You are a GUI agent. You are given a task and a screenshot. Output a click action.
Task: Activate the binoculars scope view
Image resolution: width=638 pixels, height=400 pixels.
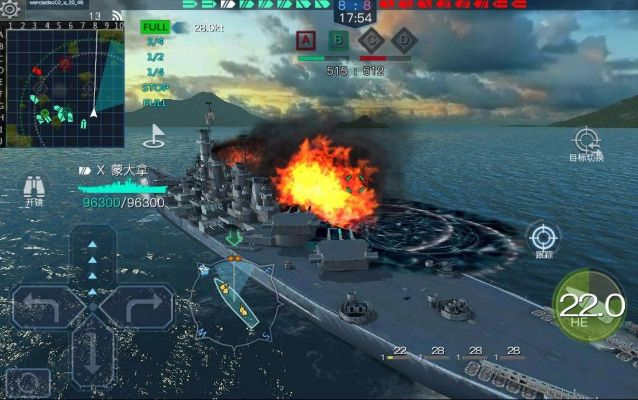point(35,188)
